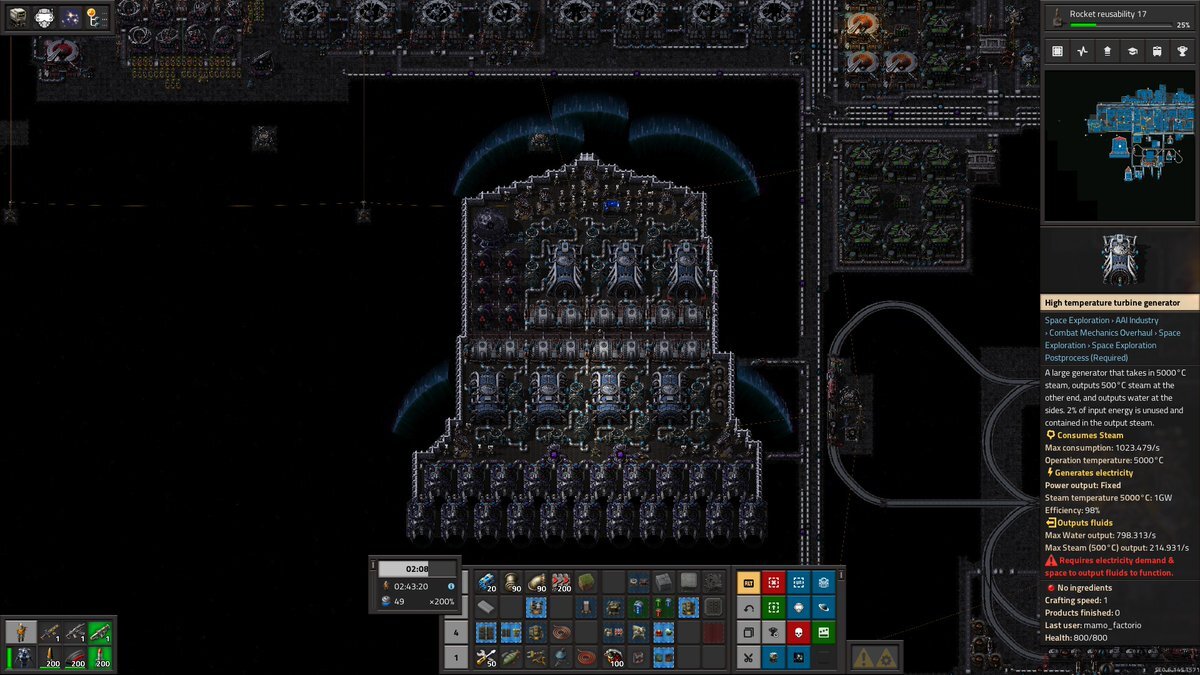Activate the scissors cut tool
Screen dimensions: 1200x675
click(x=748, y=657)
